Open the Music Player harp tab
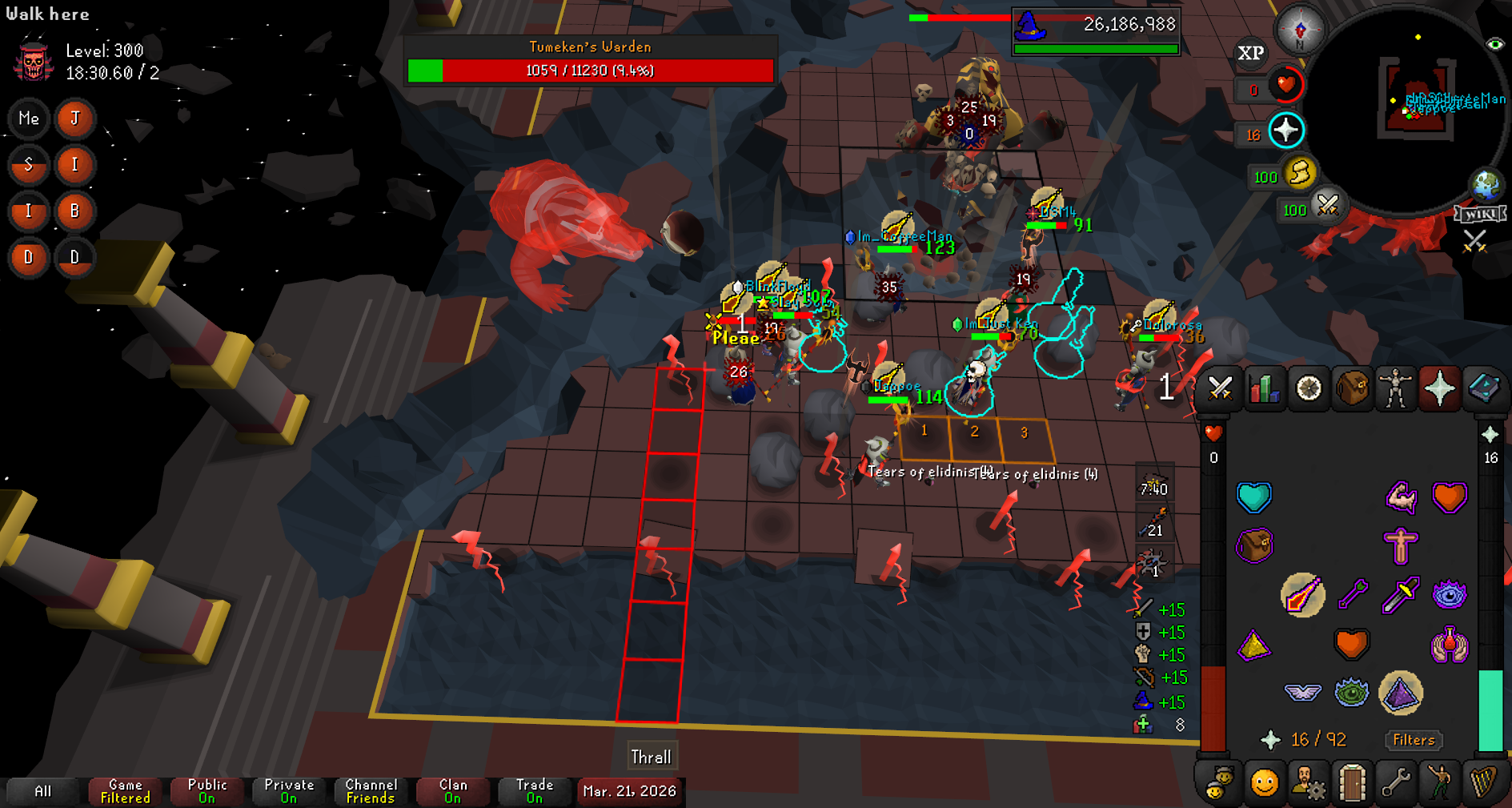The width and height of the screenshot is (1512, 808). point(1483,783)
